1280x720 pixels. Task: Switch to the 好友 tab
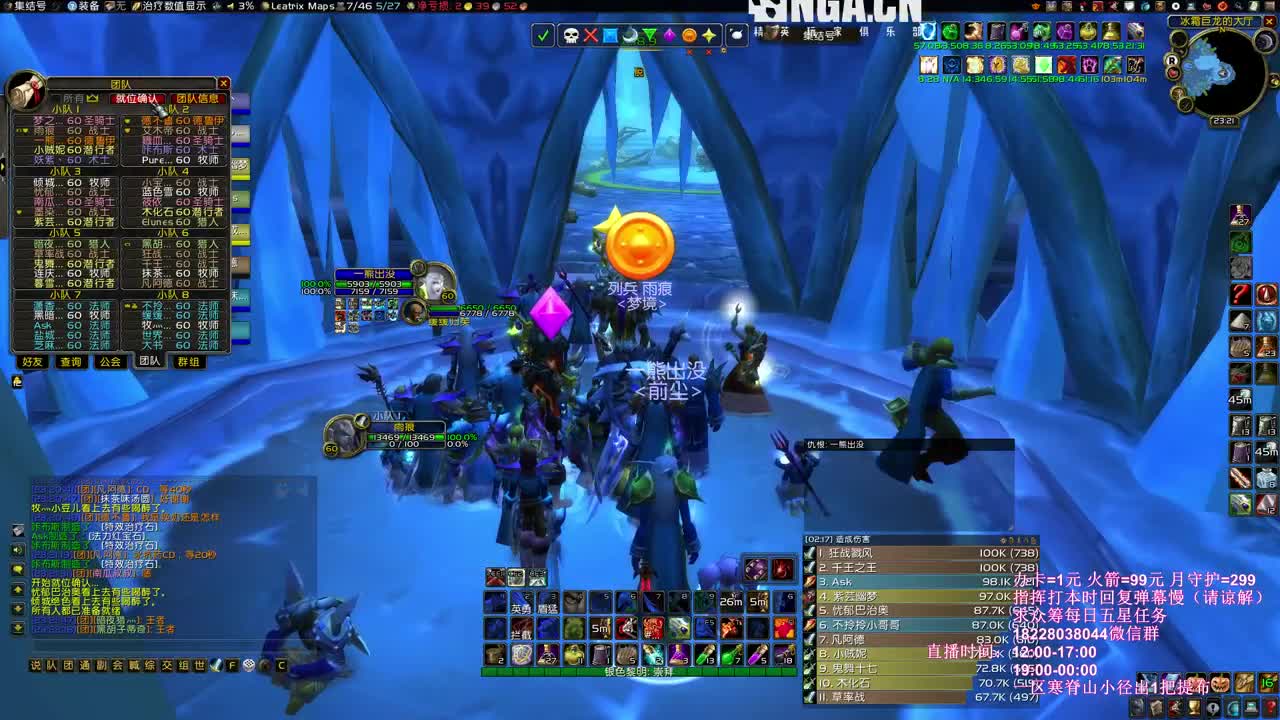point(31,362)
